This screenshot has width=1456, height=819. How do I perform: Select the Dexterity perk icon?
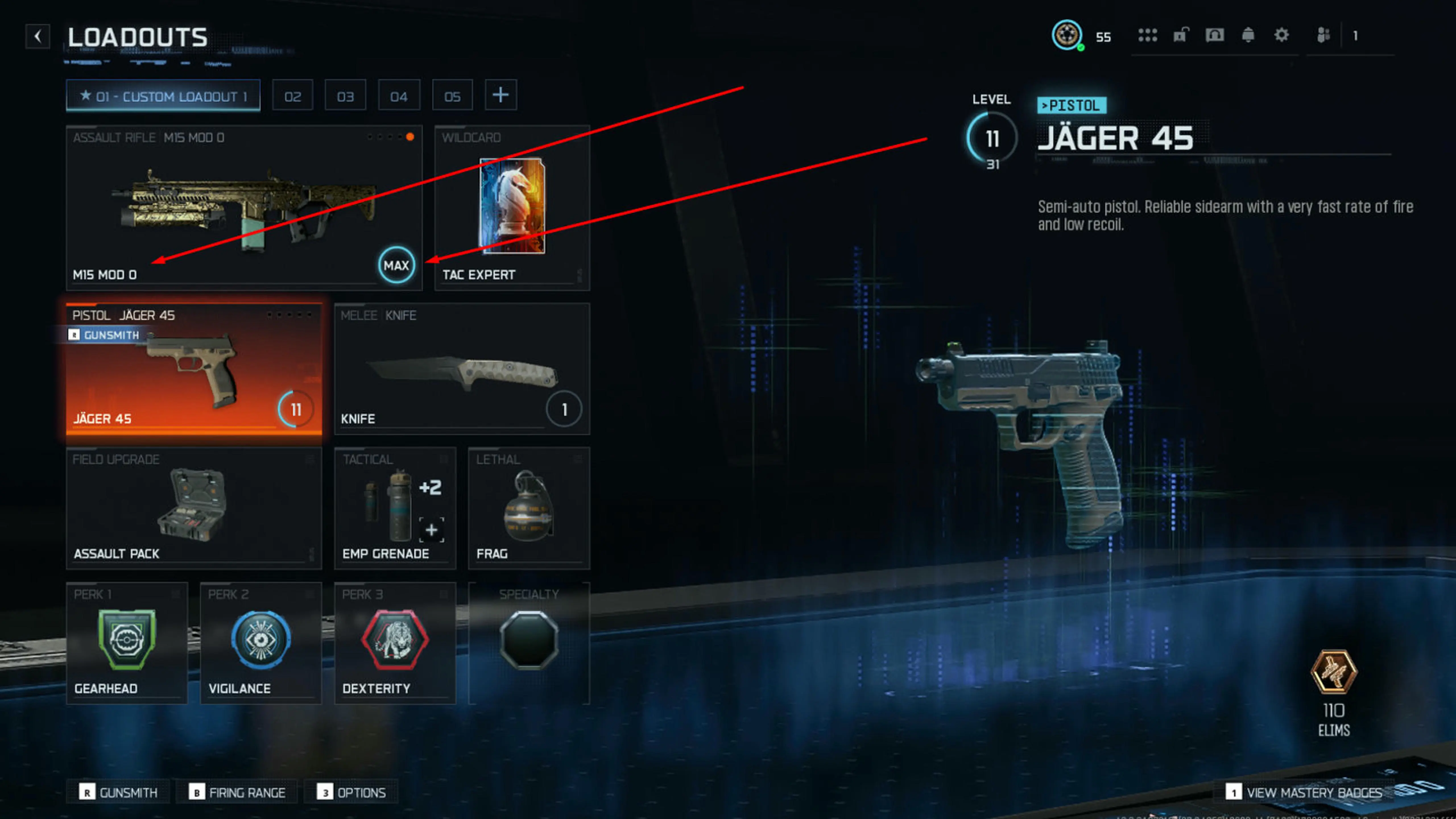(394, 640)
